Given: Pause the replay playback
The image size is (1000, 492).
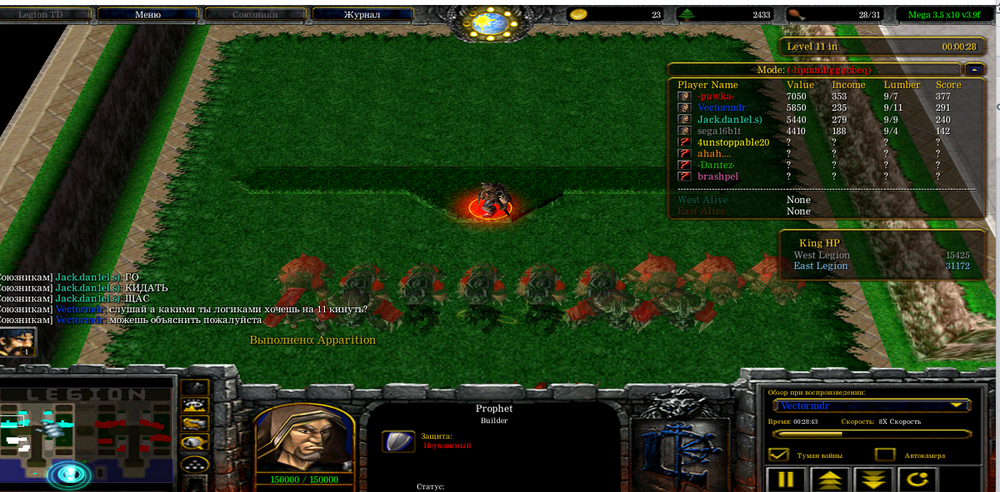Looking at the screenshot, I should point(786,479).
